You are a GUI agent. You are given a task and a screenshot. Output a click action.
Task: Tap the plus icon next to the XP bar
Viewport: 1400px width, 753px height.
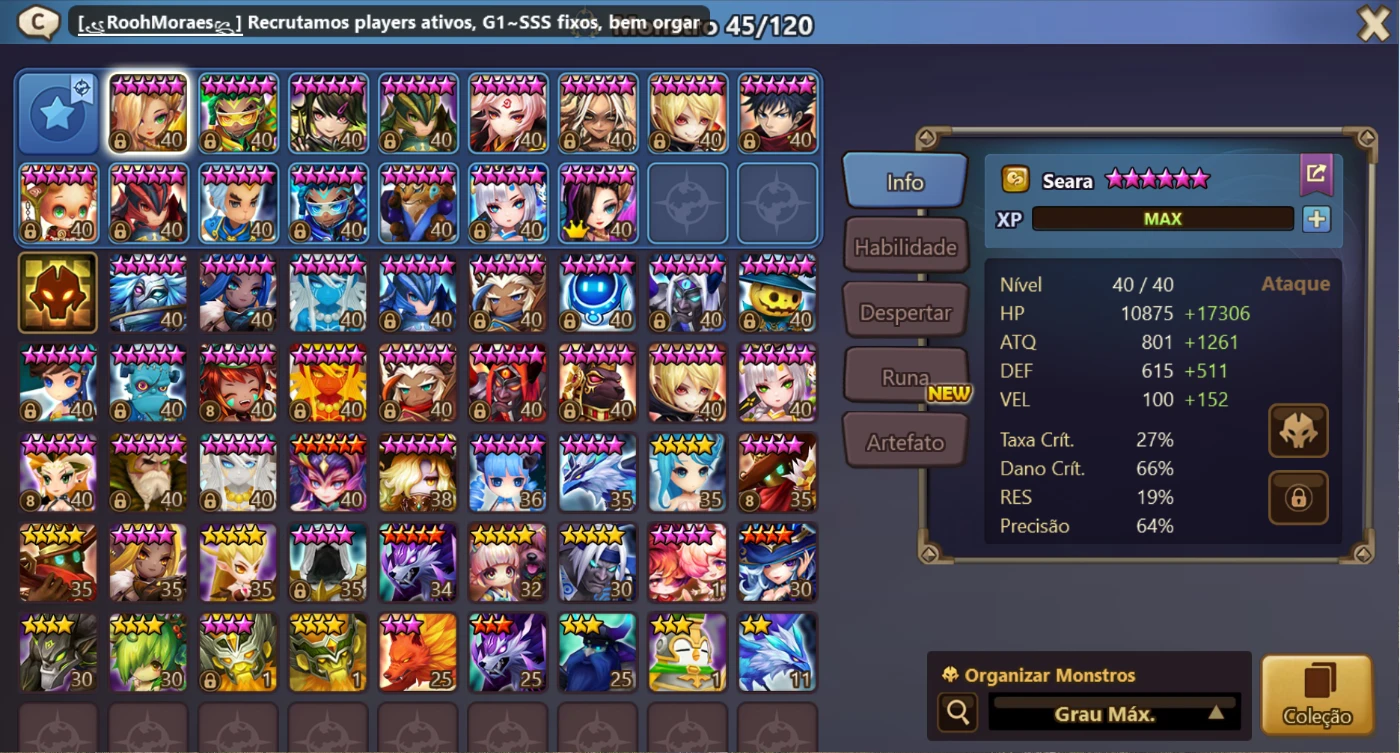click(1317, 218)
